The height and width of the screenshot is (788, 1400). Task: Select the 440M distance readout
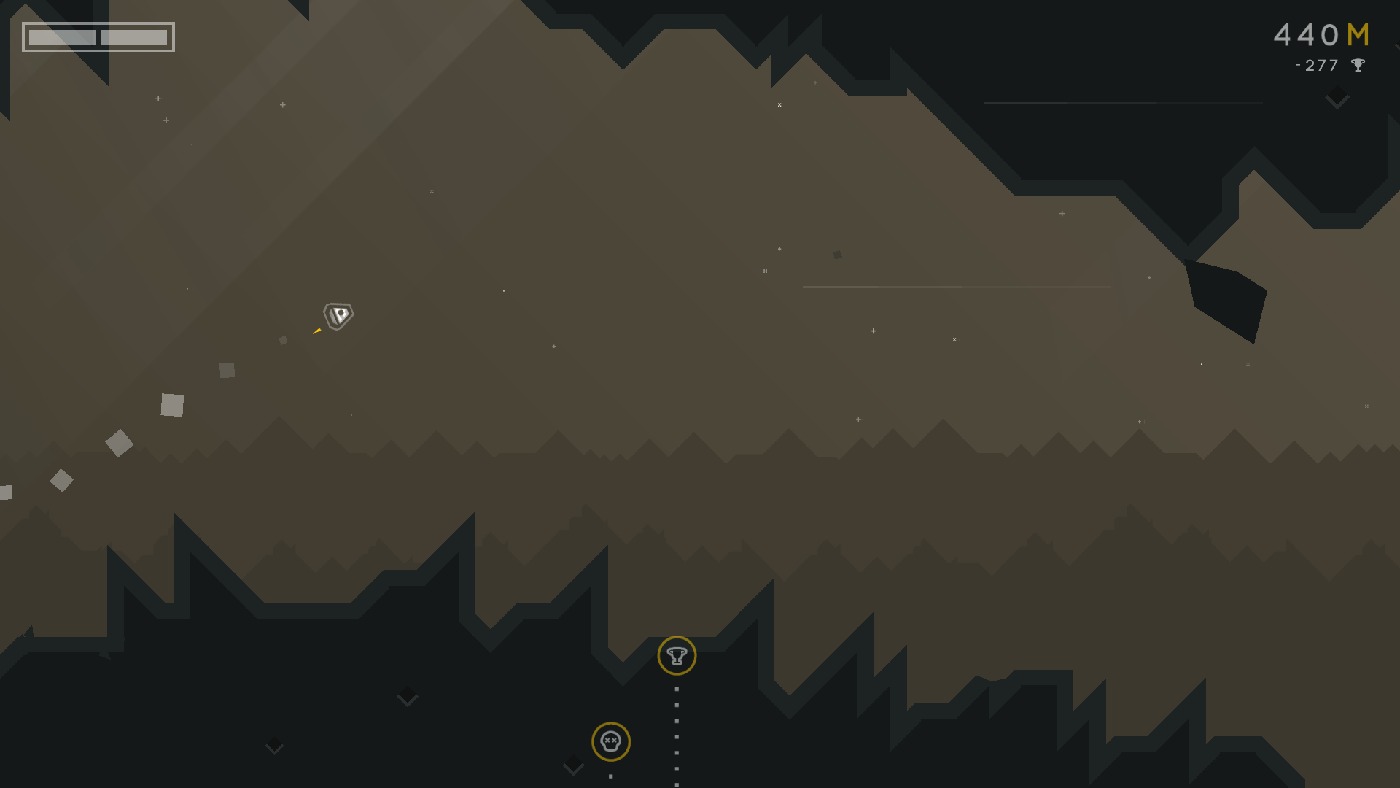tap(1322, 35)
